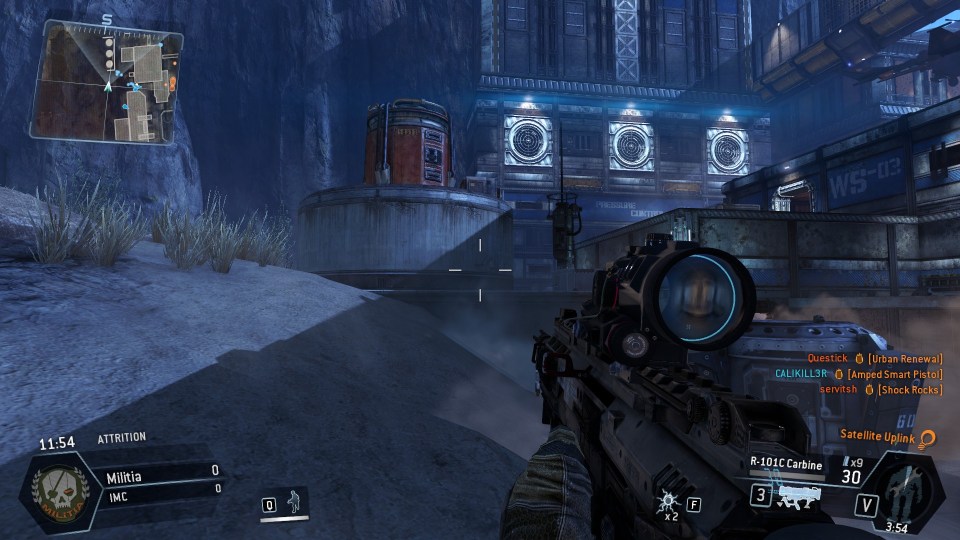Click the Satellite Uplink burn card icon
The width and height of the screenshot is (960, 540).
(x=928, y=437)
